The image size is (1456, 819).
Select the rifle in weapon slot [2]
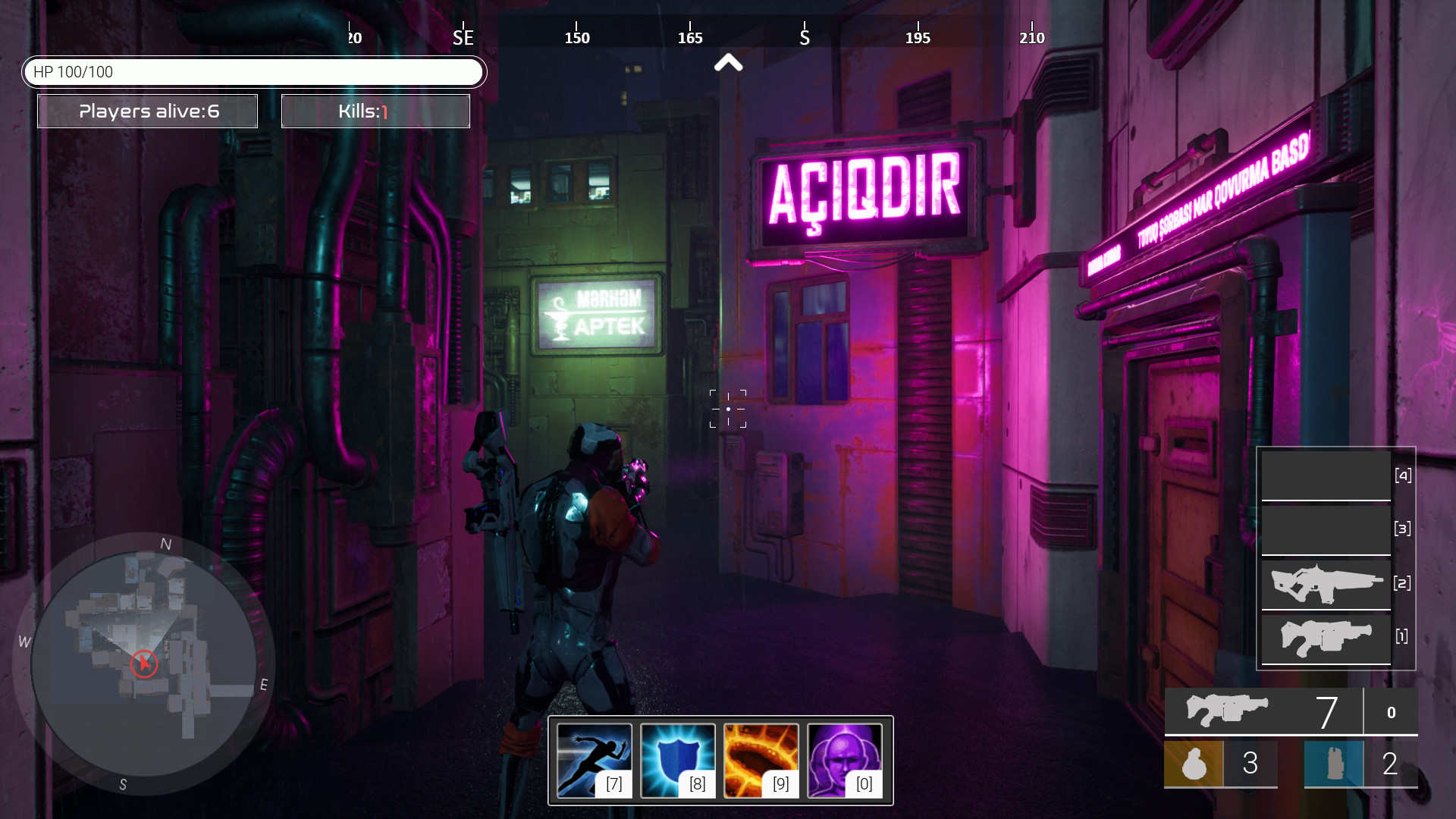(x=1326, y=583)
